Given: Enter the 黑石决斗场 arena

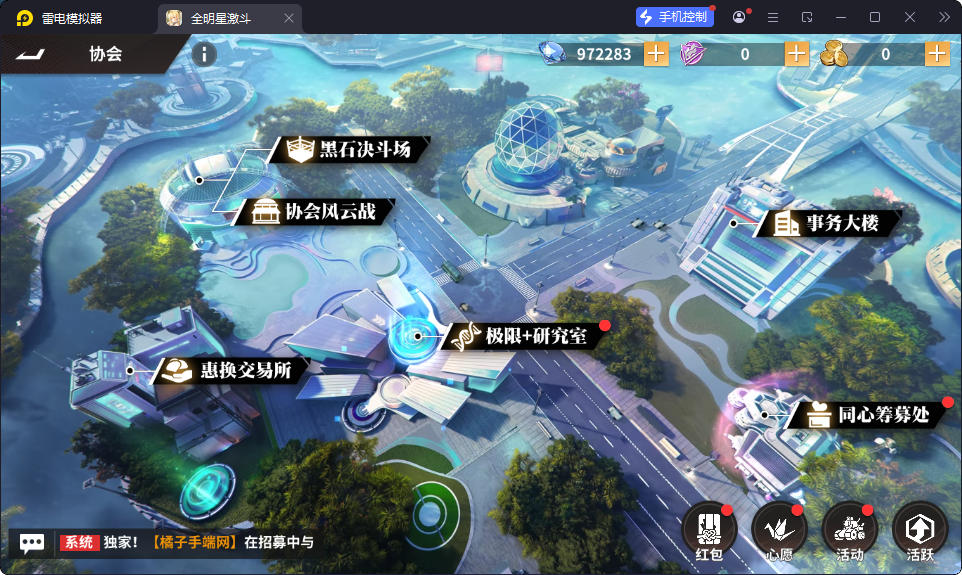Looking at the screenshot, I should point(352,150).
